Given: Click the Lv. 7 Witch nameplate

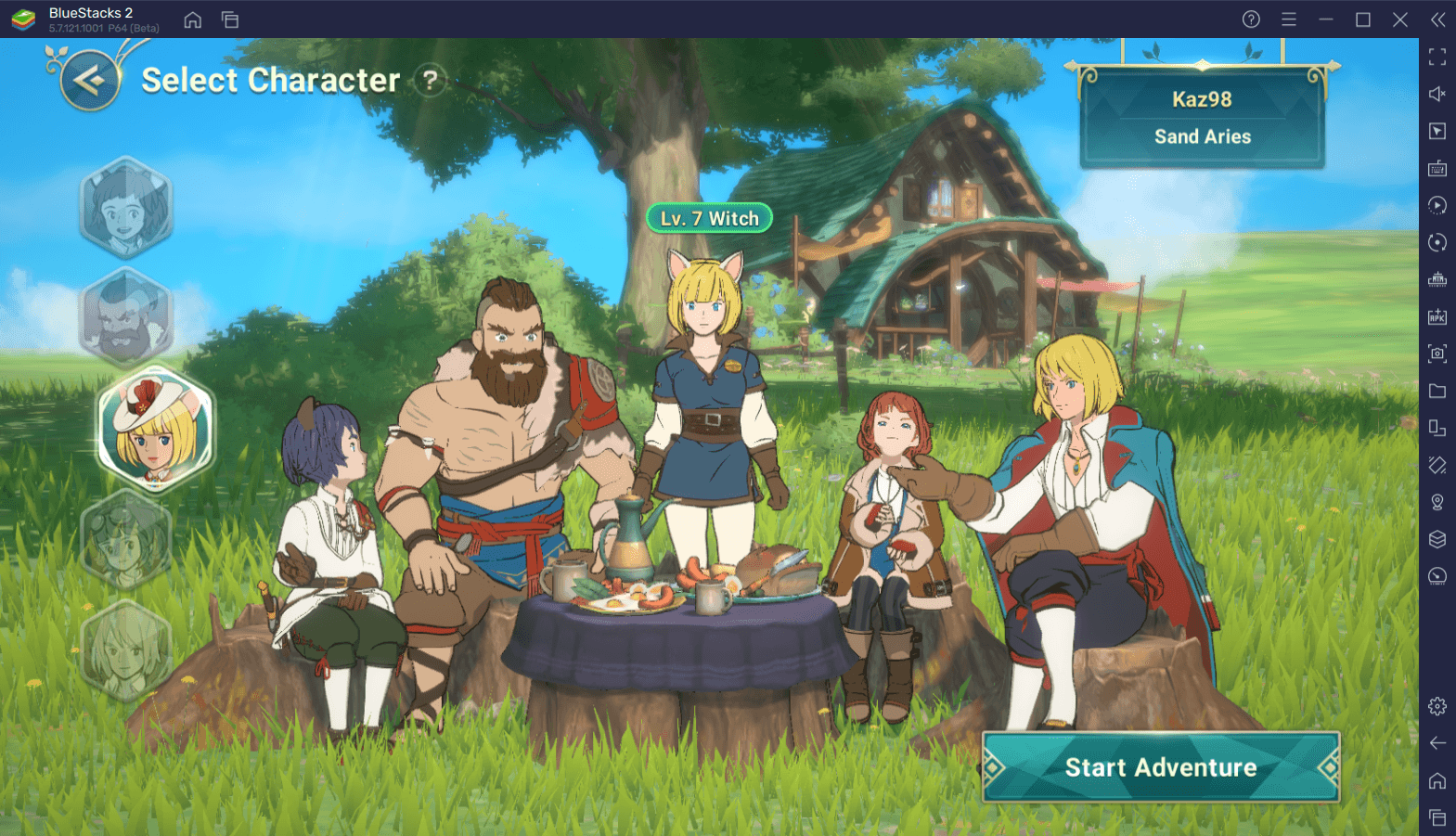Looking at the screenshot, I should click(708, 216).
